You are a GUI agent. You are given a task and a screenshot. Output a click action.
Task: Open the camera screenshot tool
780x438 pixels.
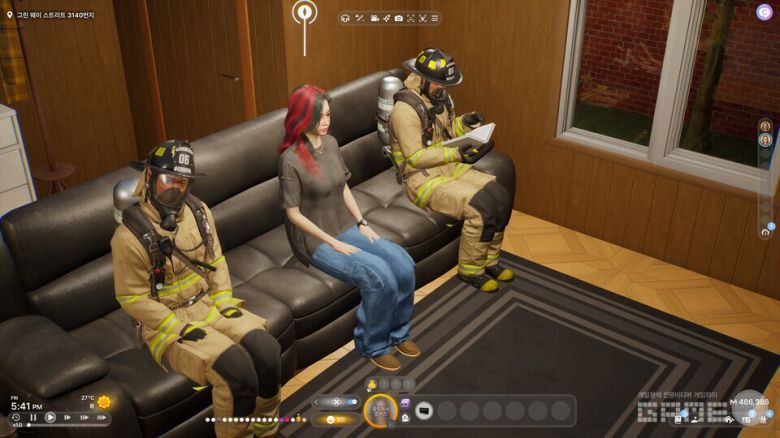(x=398, y=18)
